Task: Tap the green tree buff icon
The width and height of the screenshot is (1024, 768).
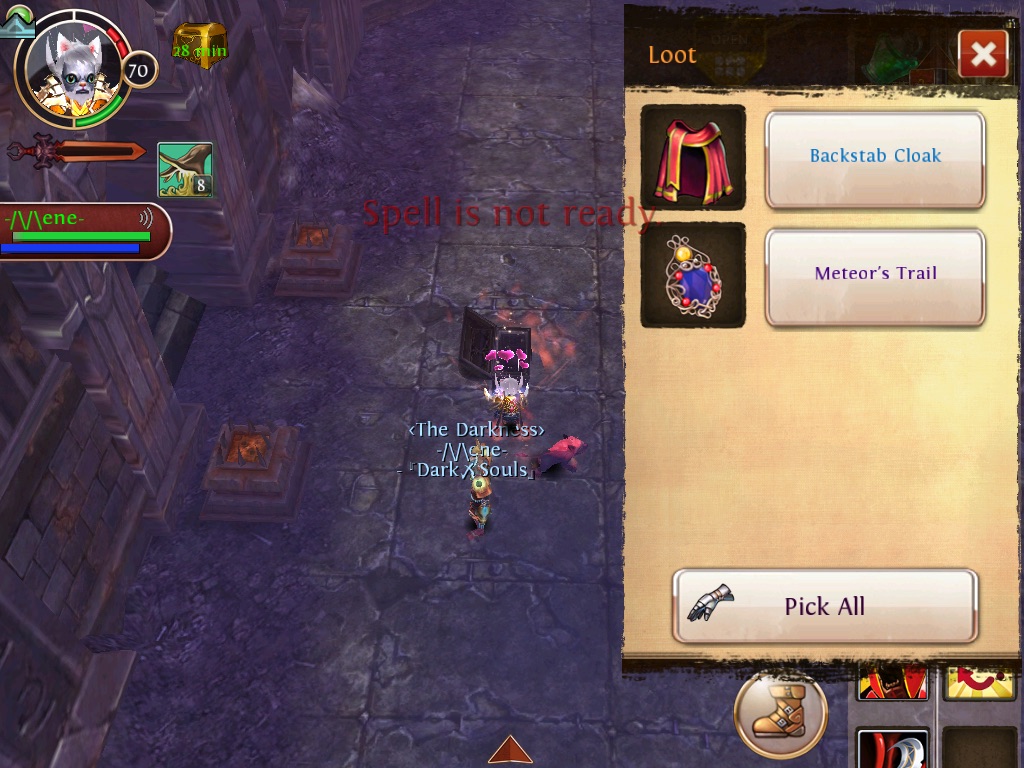Action: (x=185, y=170)
